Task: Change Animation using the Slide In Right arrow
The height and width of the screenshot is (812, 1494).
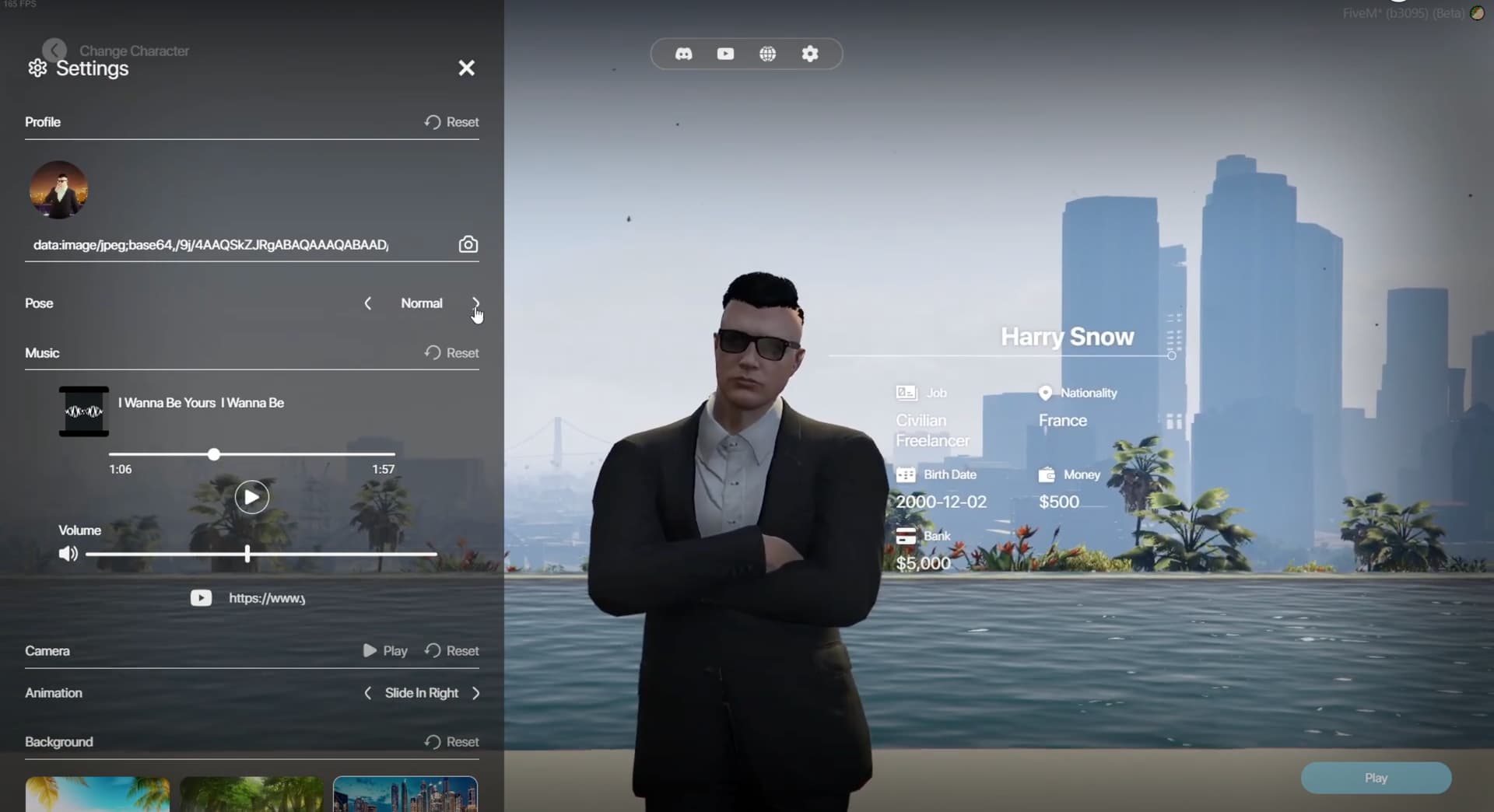Action: pos(476,693)
